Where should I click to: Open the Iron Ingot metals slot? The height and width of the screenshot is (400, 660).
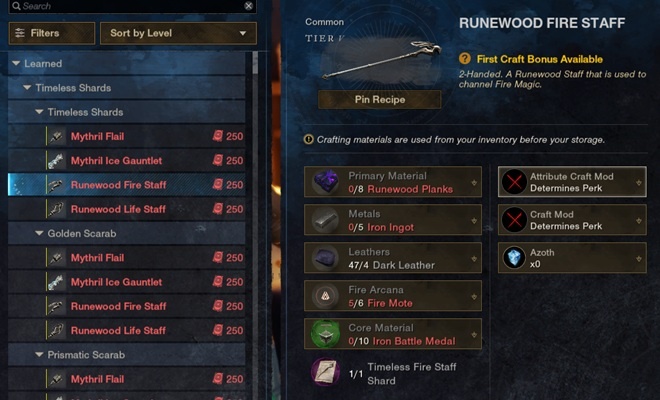(x=393, y=219)
